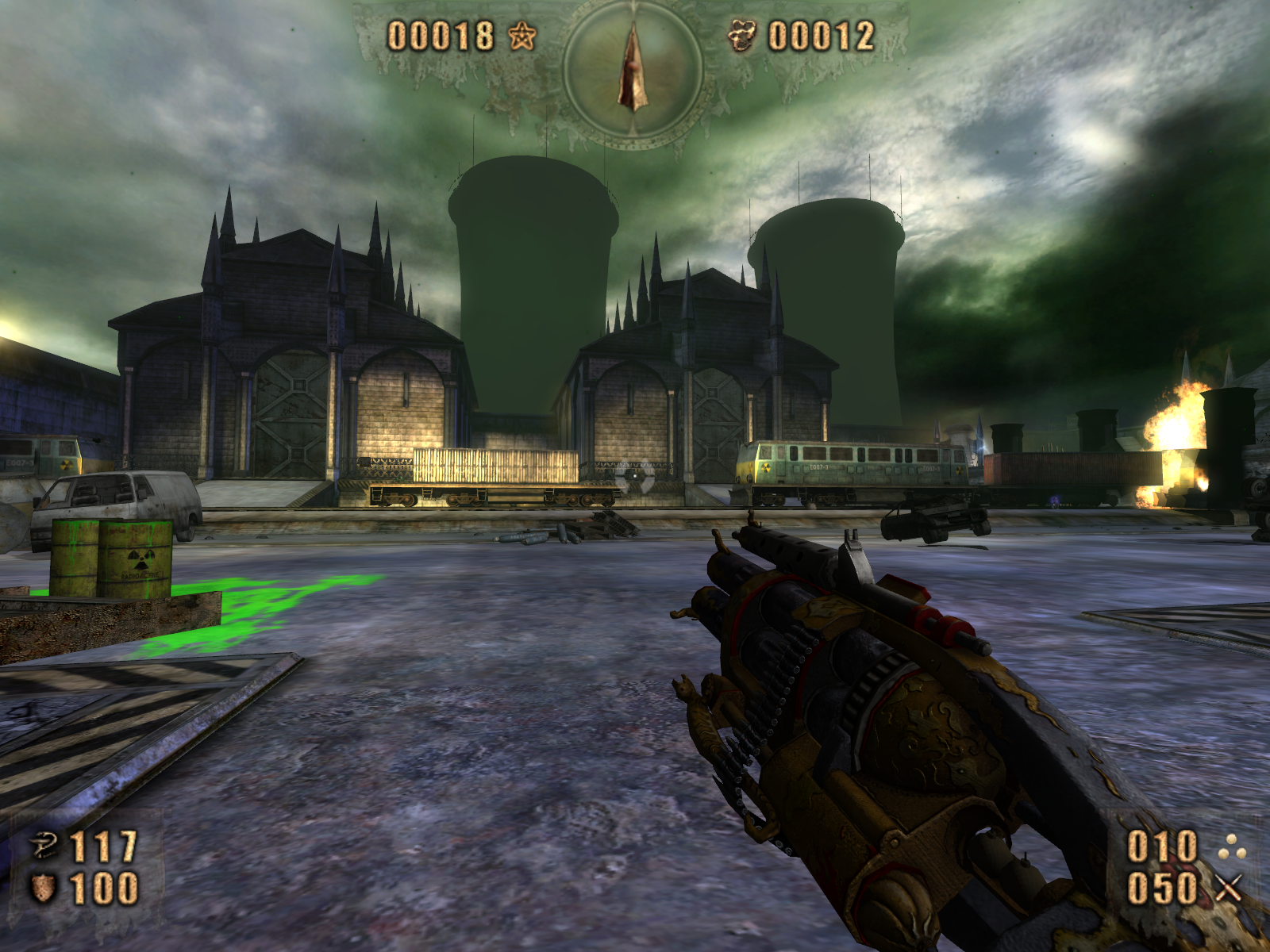Click the souls cluster icon

point(743,36)
